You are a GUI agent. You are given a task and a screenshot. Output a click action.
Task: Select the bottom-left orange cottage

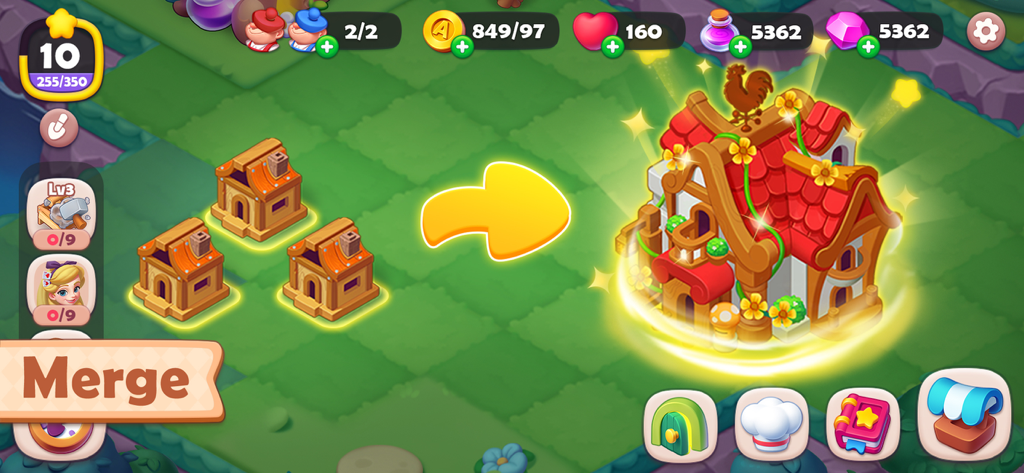pos(182,269)
